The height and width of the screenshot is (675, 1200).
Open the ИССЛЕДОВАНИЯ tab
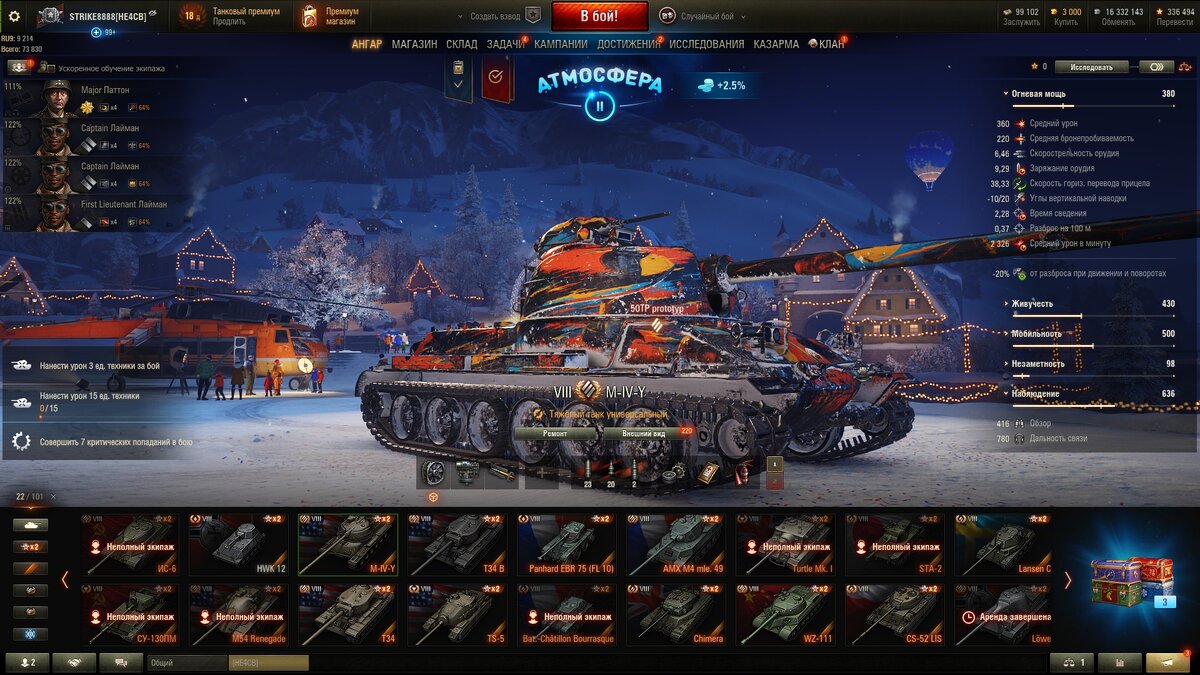click(x=706, y=44)
